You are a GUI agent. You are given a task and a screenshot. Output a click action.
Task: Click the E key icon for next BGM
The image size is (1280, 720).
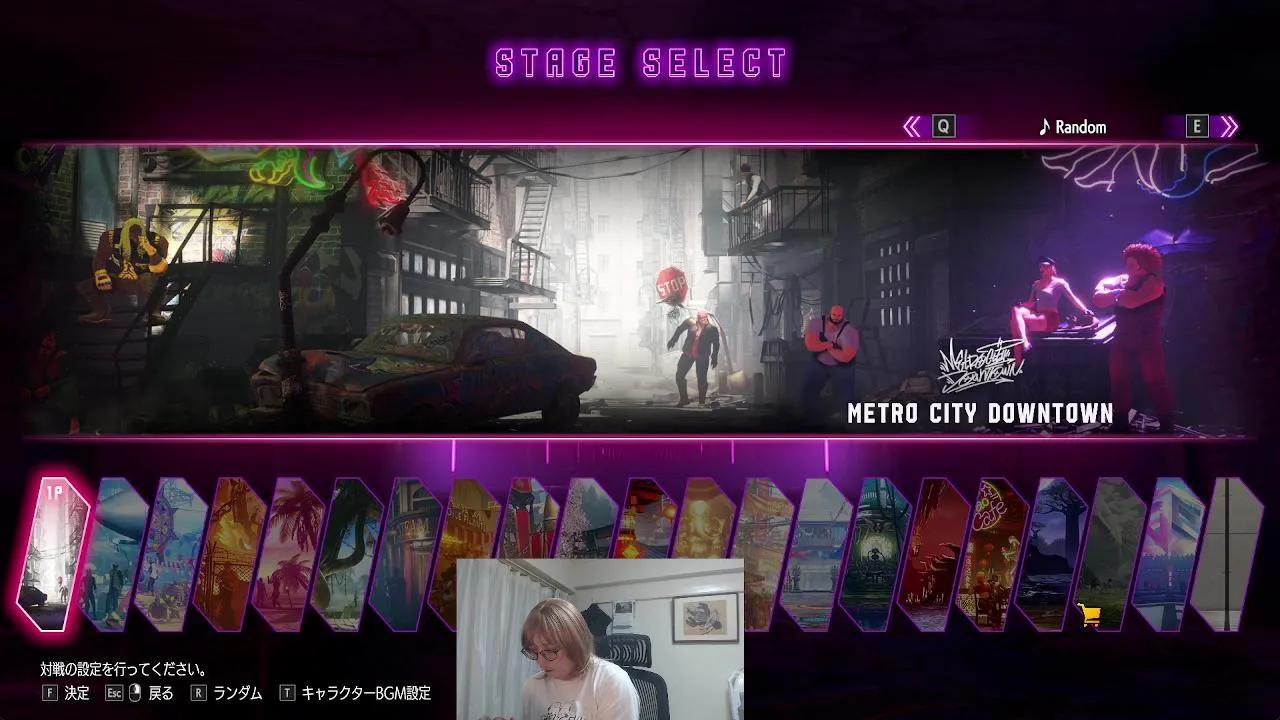pyautogui.click(x=1196, y=126)
